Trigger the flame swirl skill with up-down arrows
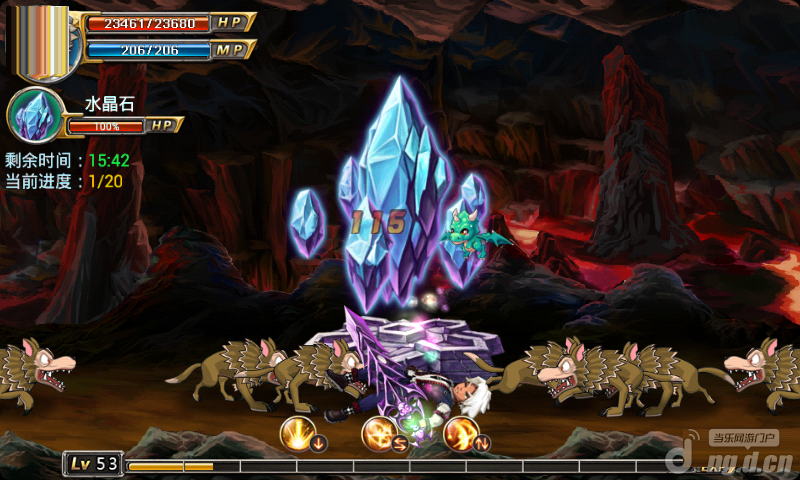800x480 pixels. tap(462, 433)
